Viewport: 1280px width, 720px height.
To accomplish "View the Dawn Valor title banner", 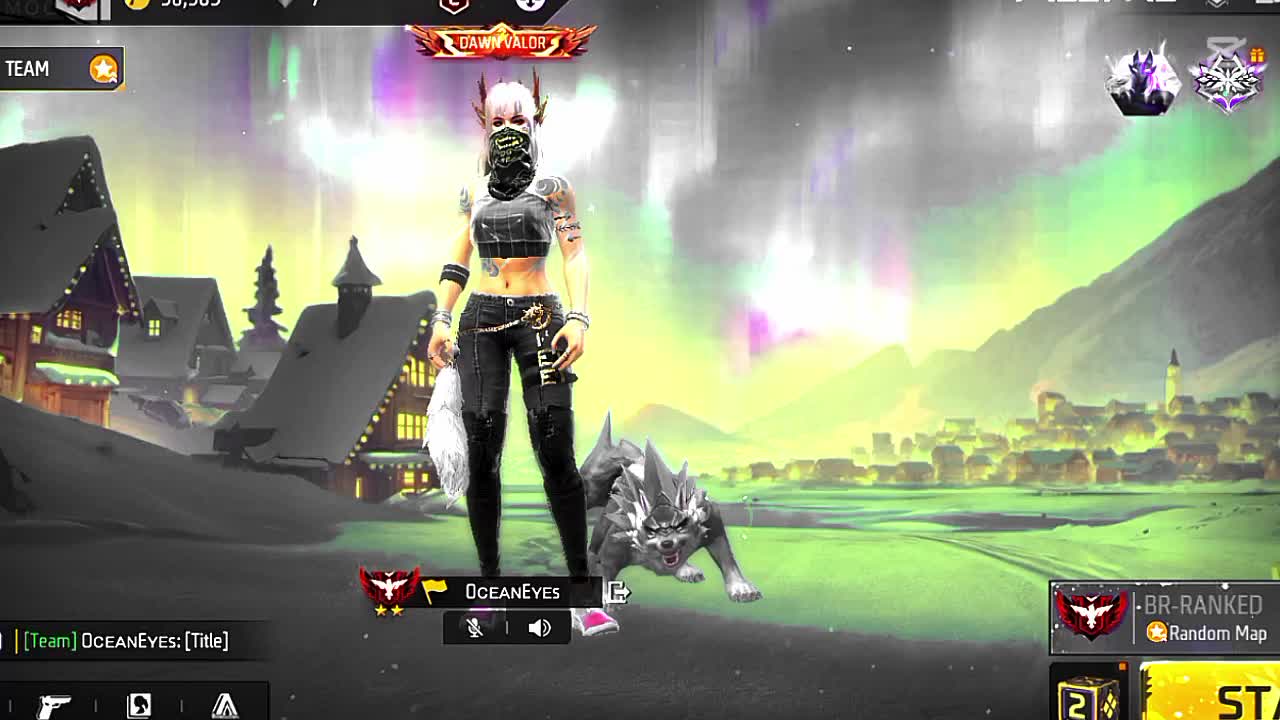I will tap(501, 42).
